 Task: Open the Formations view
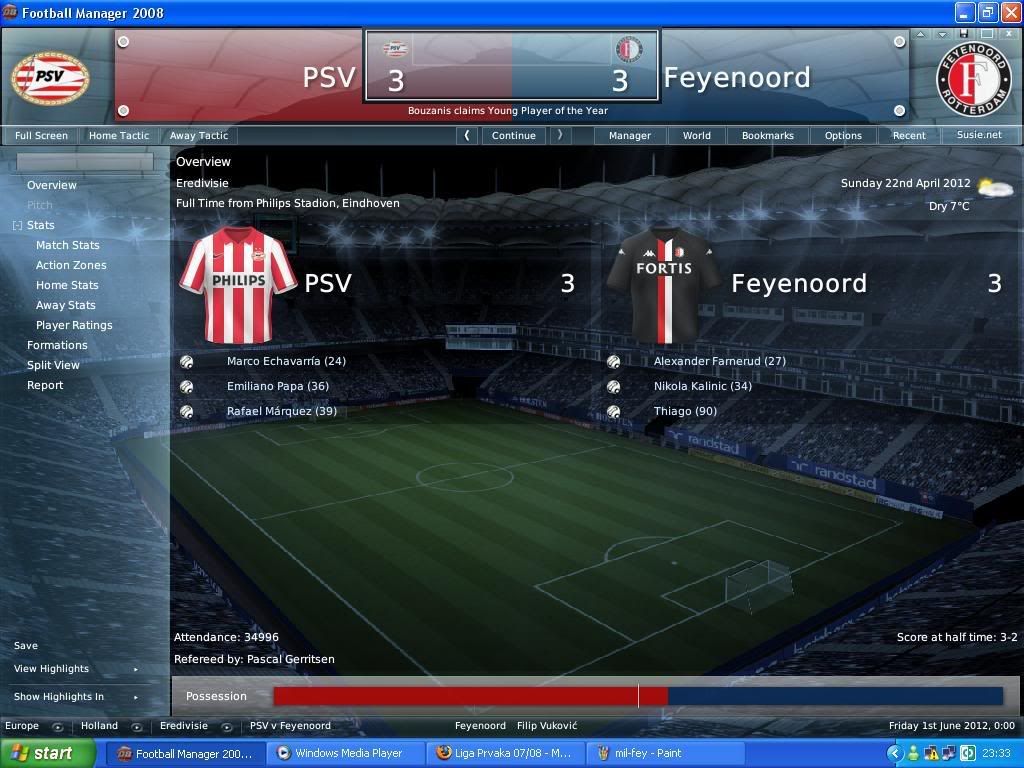click(x=57, y=345)
